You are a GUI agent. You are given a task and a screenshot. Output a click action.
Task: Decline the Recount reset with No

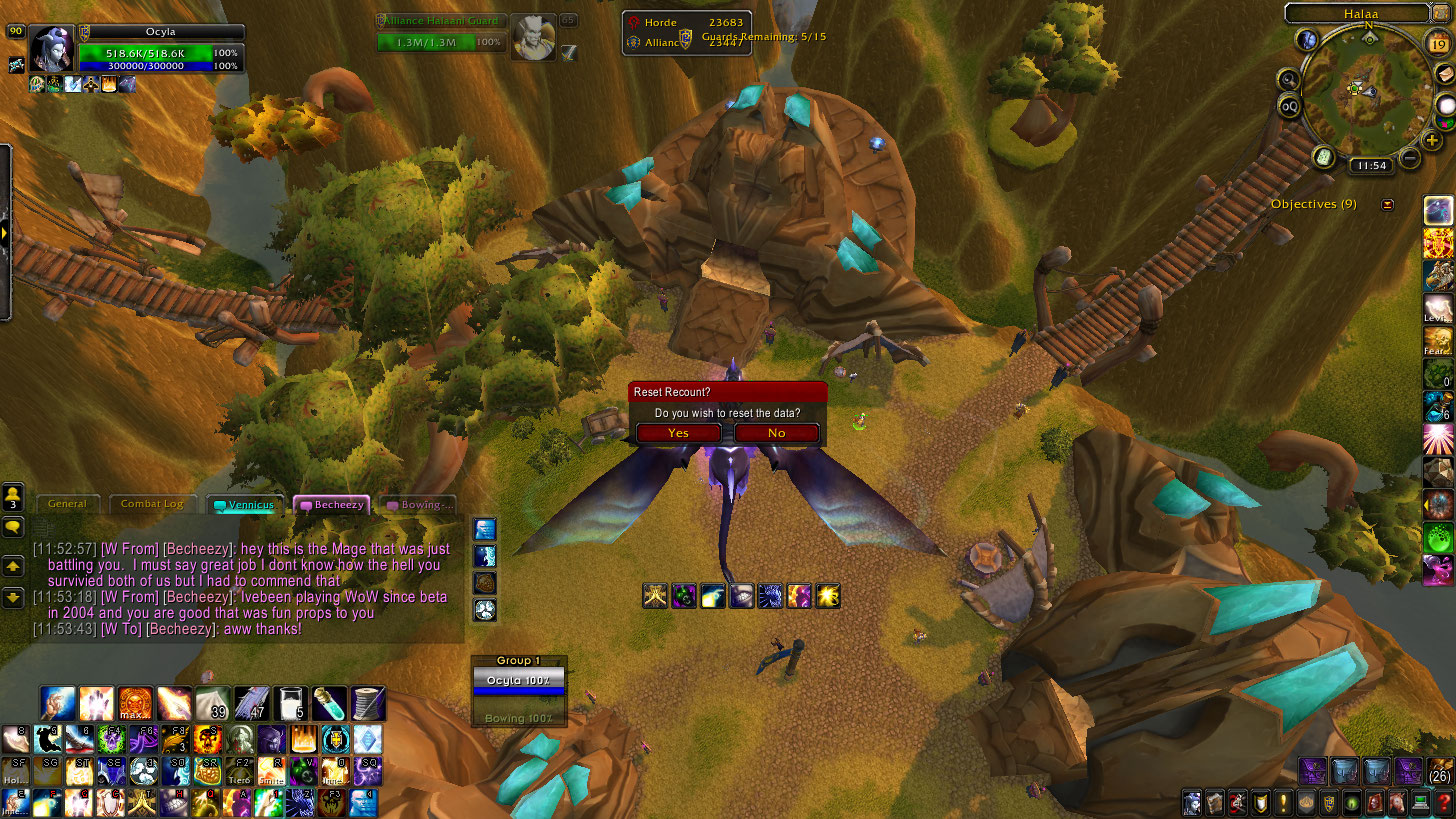777,433
